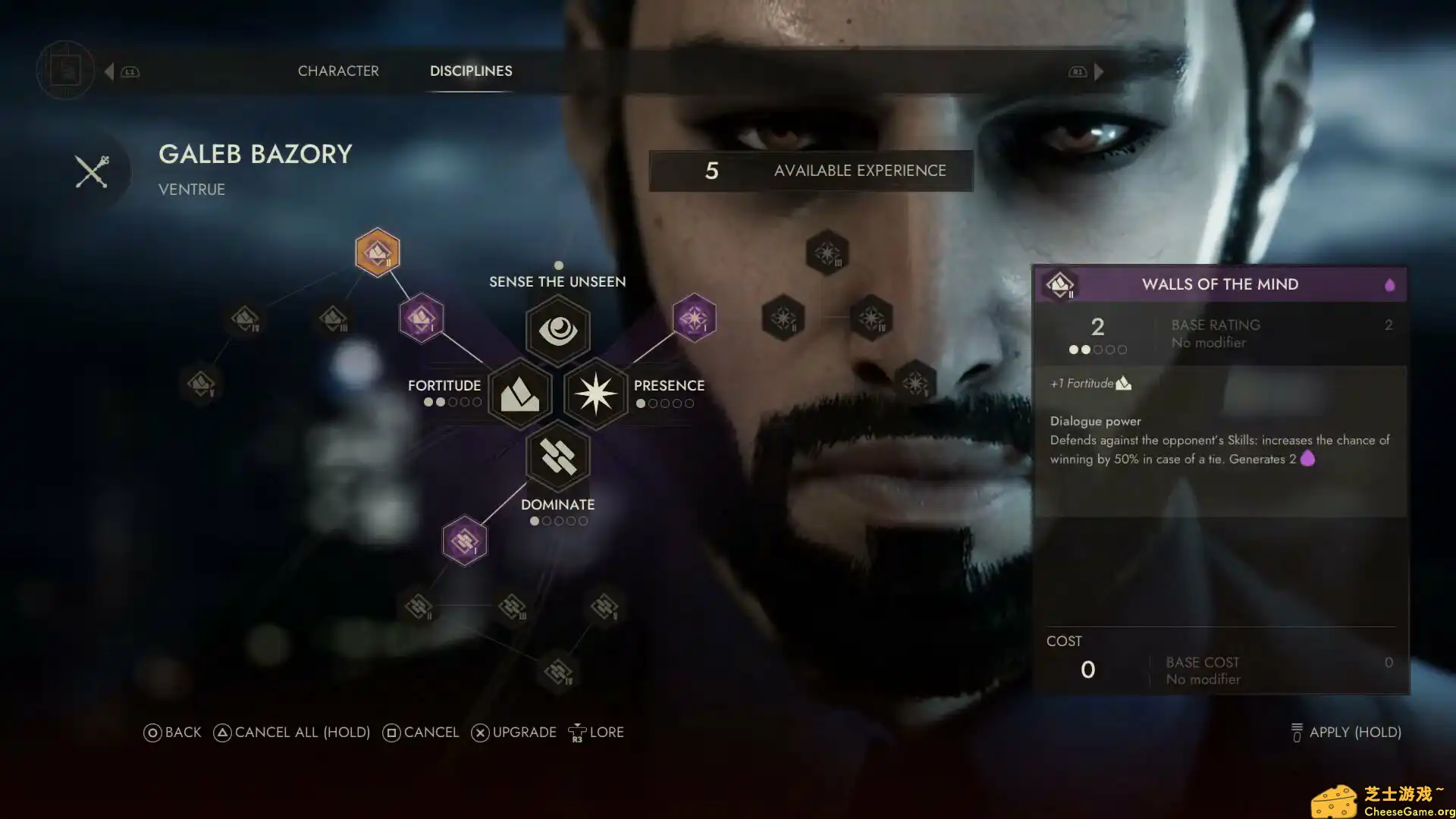Select the purple Presence level I node

[694, 318]
